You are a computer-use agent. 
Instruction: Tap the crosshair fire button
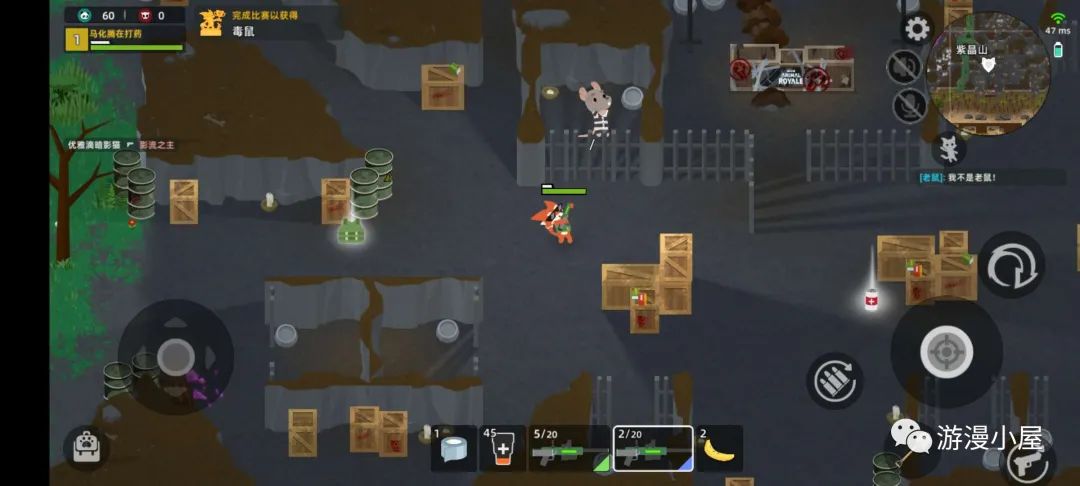click(x=946, y=352)
